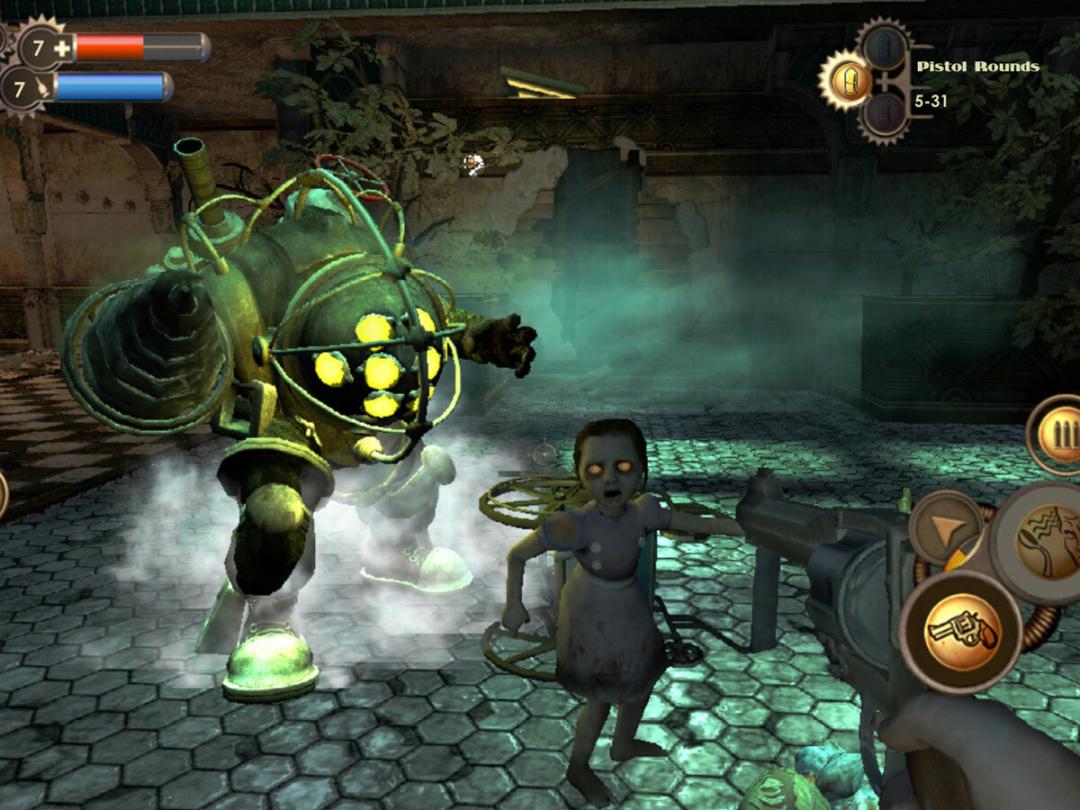
Task: Inject an EVE hypo using the syringe counter
Action: [24, 89]
